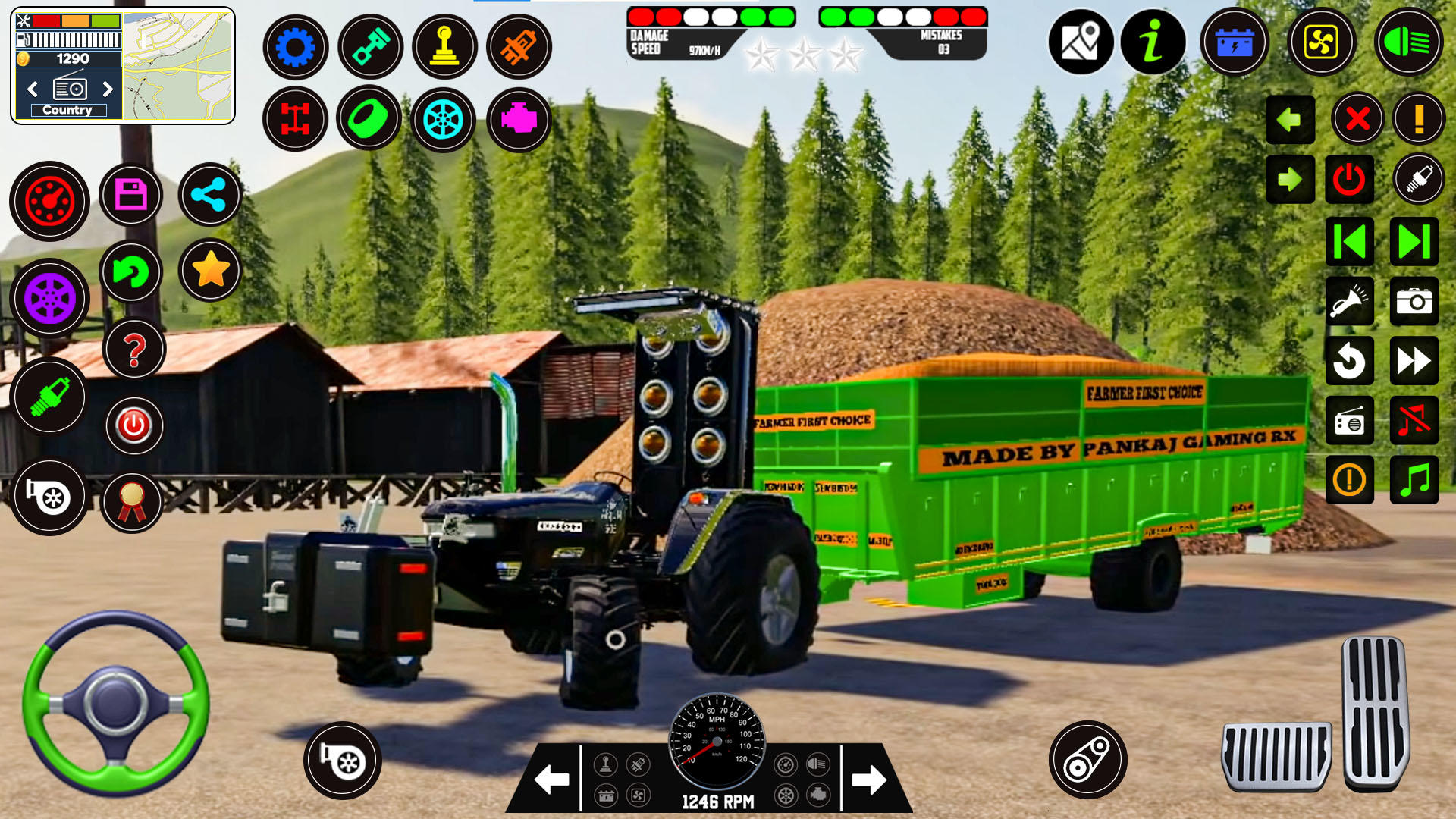The height and width of the screenshot is (819, 1456).
Task: Select the Country radio channel label
Action: point(70,109)
